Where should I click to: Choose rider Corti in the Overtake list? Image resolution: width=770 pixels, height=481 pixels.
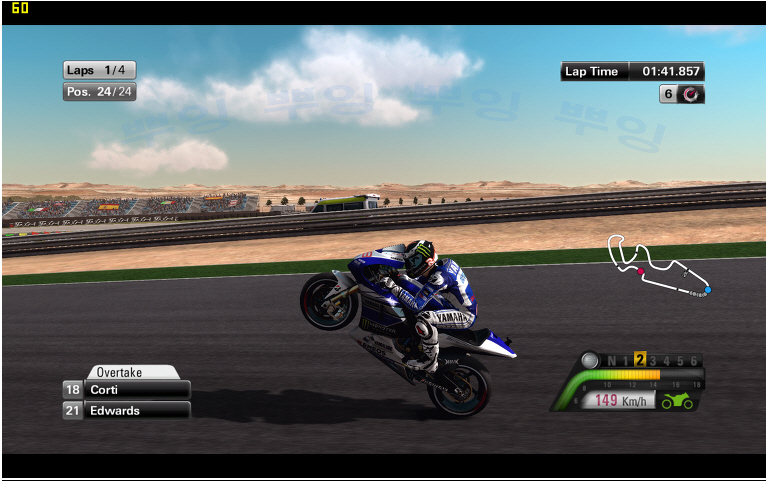tap(126, 389)
